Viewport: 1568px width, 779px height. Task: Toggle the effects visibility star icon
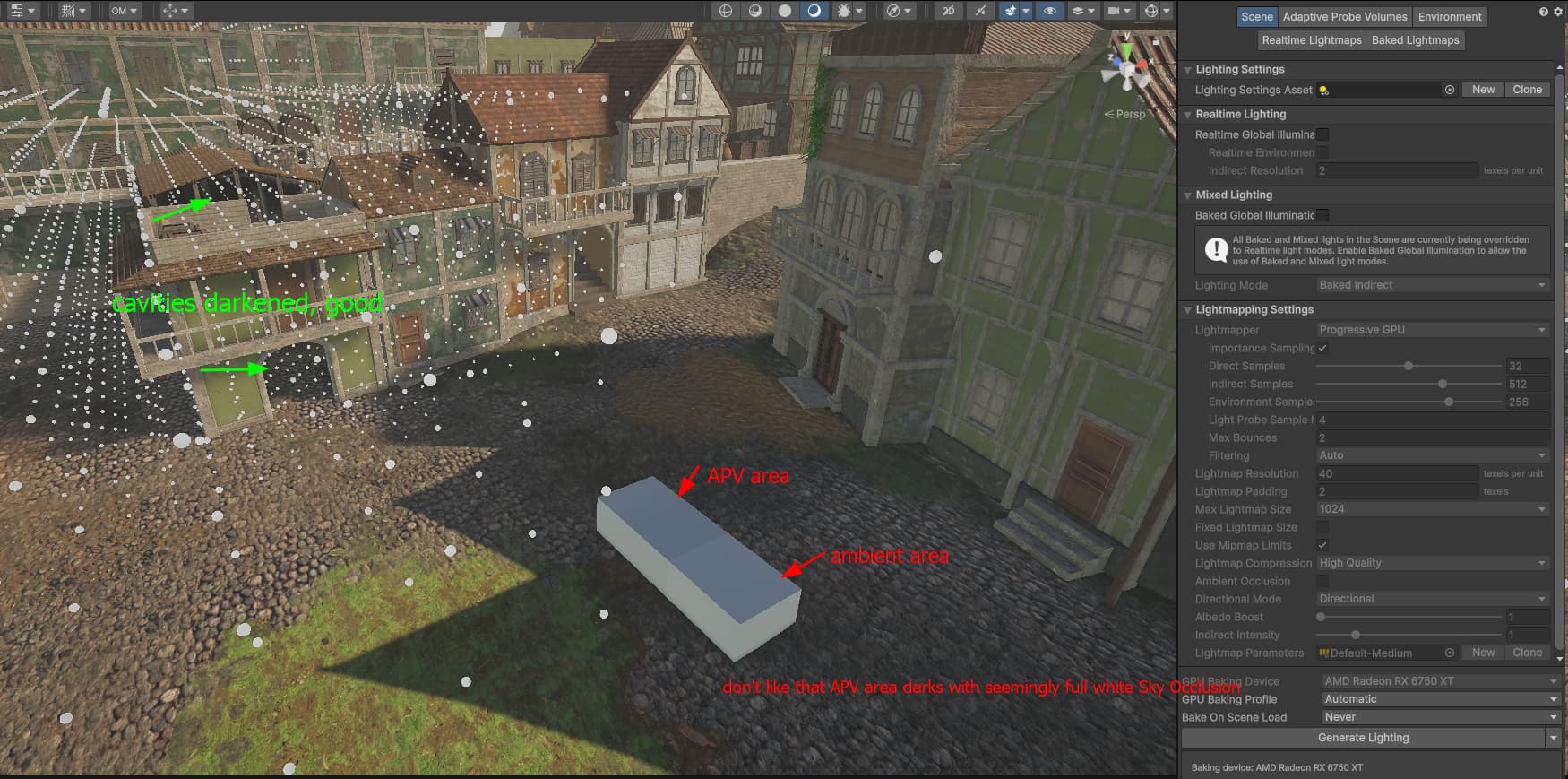coord(1011,12)
